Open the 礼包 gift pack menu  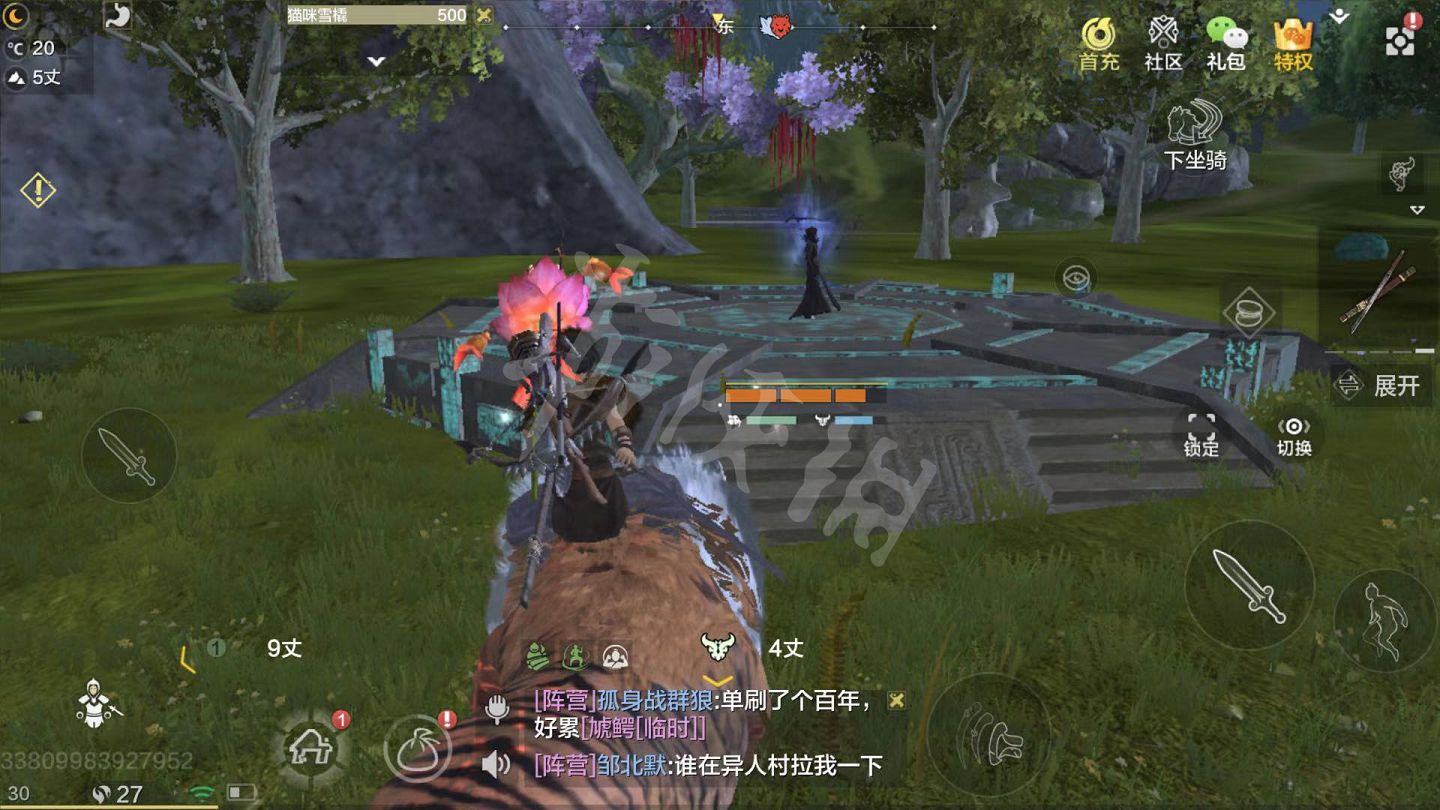click(x=1226, y=43)
